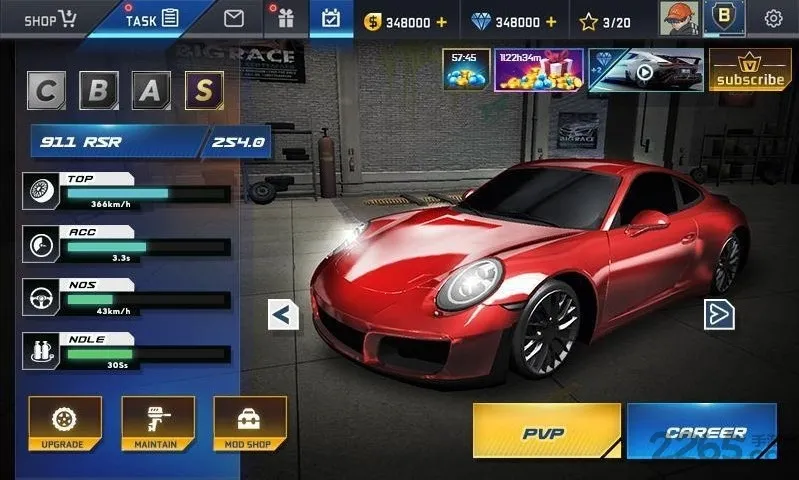The image size is (799, 480).
Task: Select the C class car tab
Action: click(46, 91)
